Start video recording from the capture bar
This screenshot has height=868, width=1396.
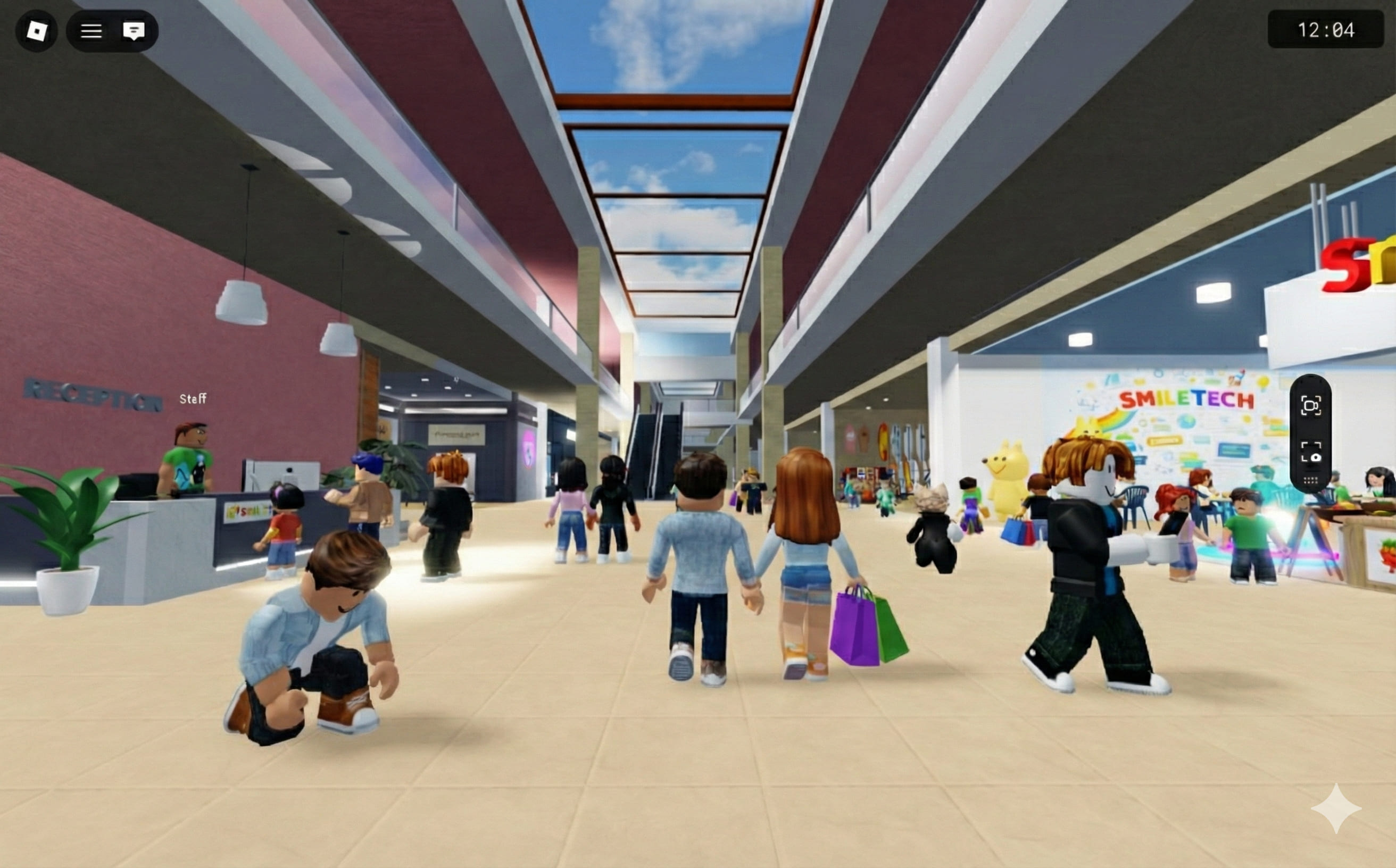click(x=1310, y=406)
